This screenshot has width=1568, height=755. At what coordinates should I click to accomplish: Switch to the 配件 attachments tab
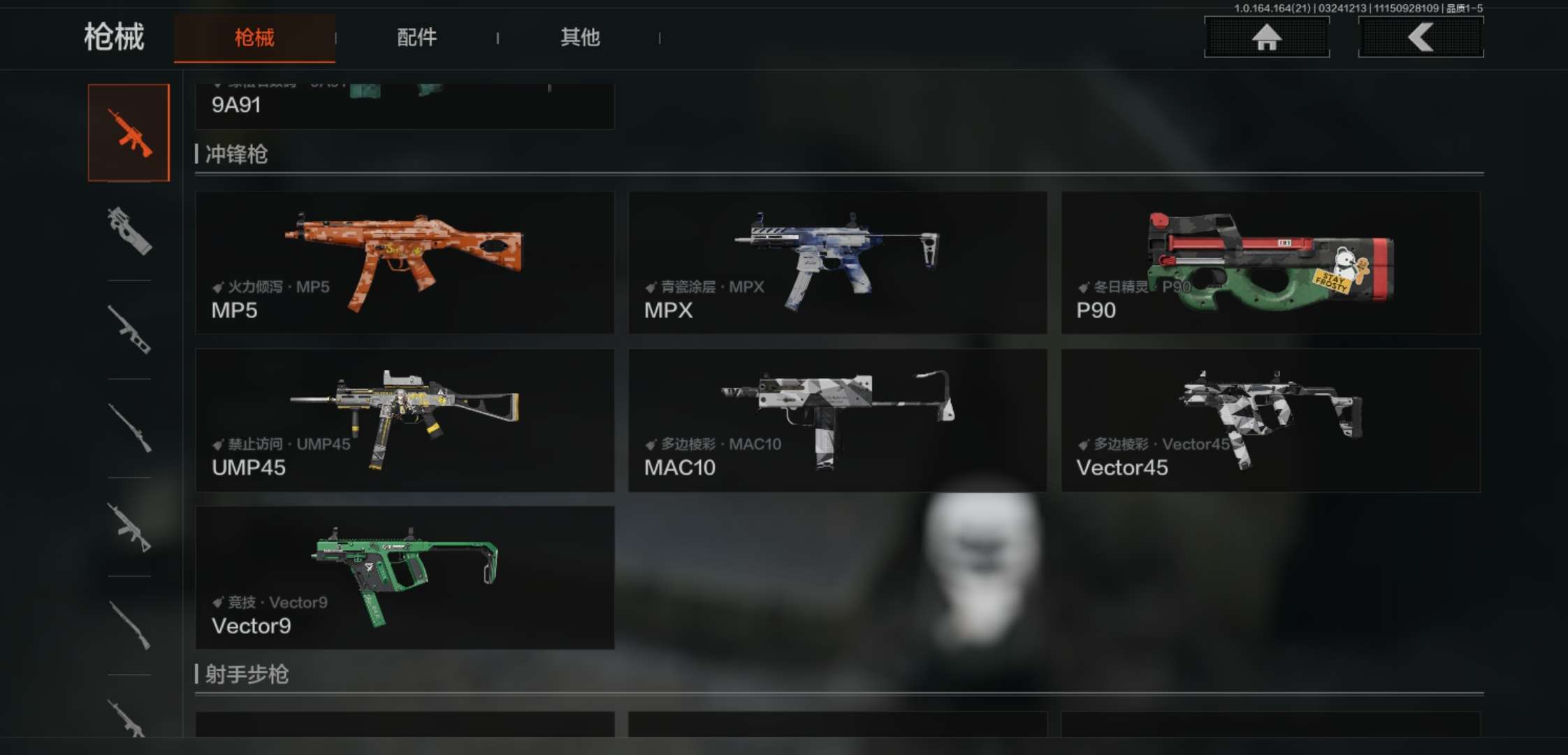click(416, 37)
